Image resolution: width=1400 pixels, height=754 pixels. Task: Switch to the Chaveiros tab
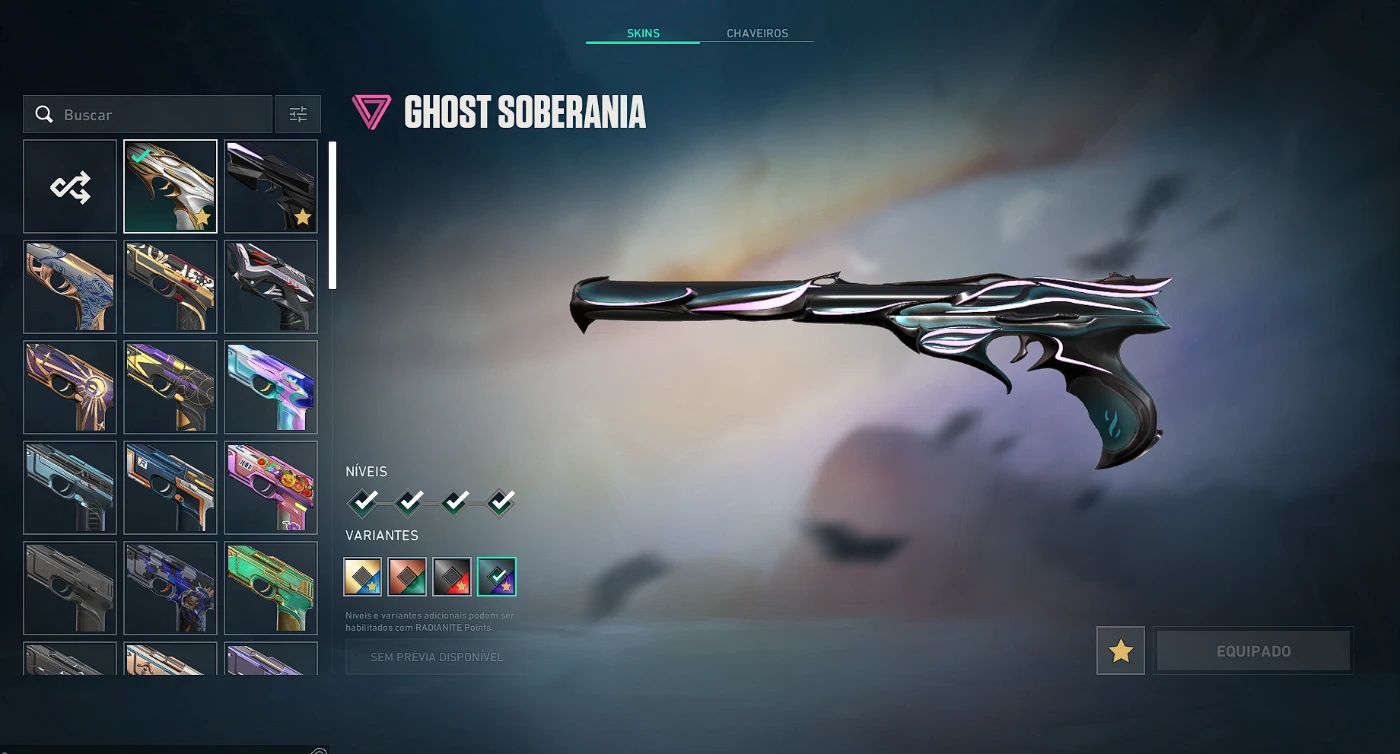(x=757, y=33)
